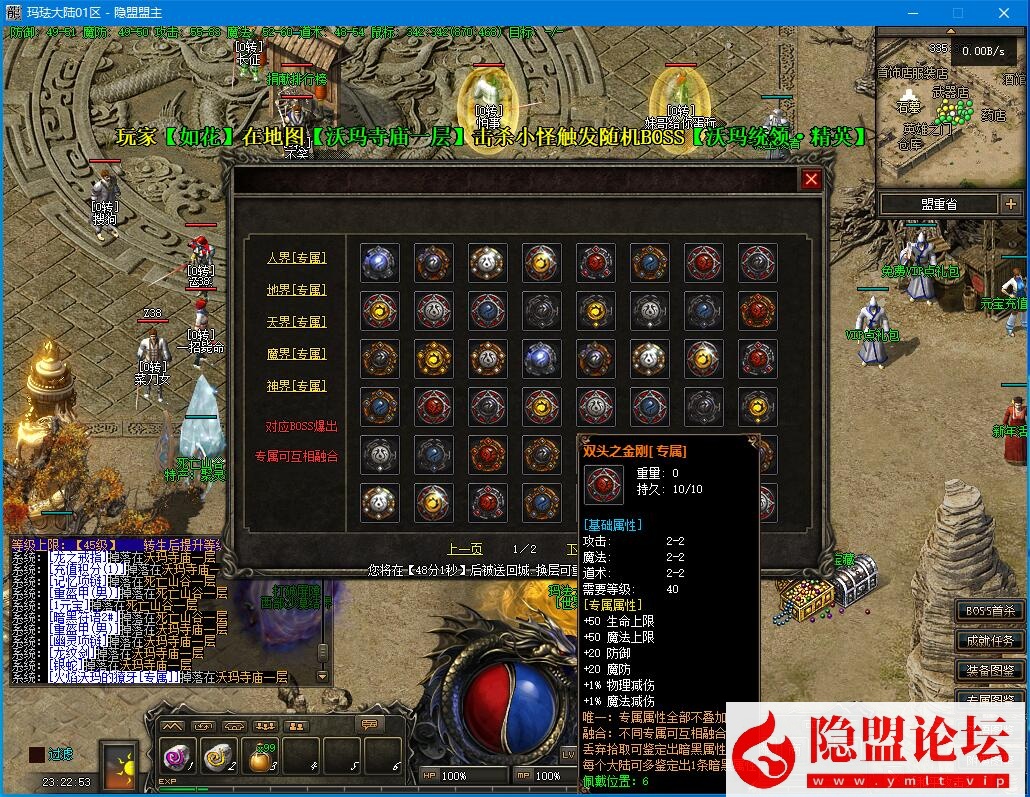
Task: Close the game window
Action: point(1005,13)
